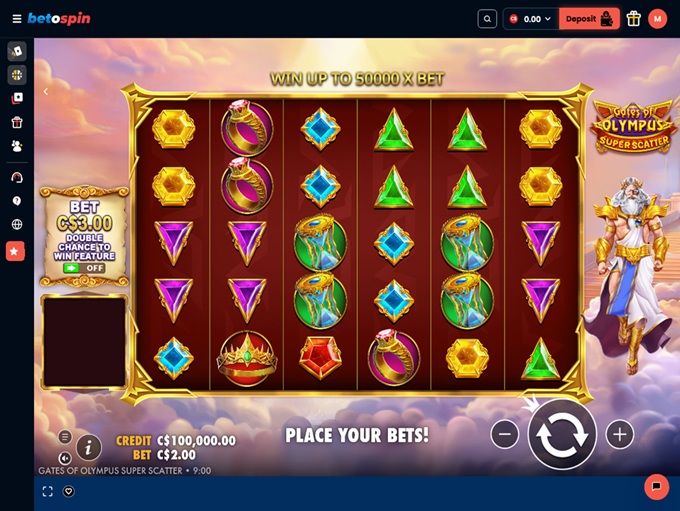Open the gift box rewards in the header
The height and width of the screenshot is (511, 680).
point(634,18)
